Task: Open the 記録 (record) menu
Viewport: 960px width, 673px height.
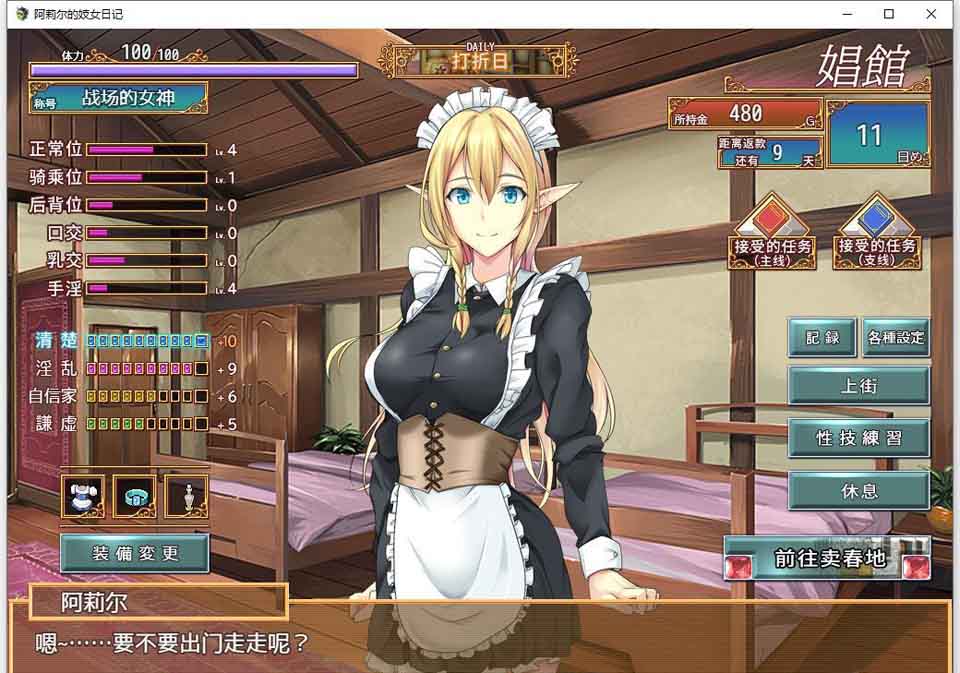Action: 822,338
